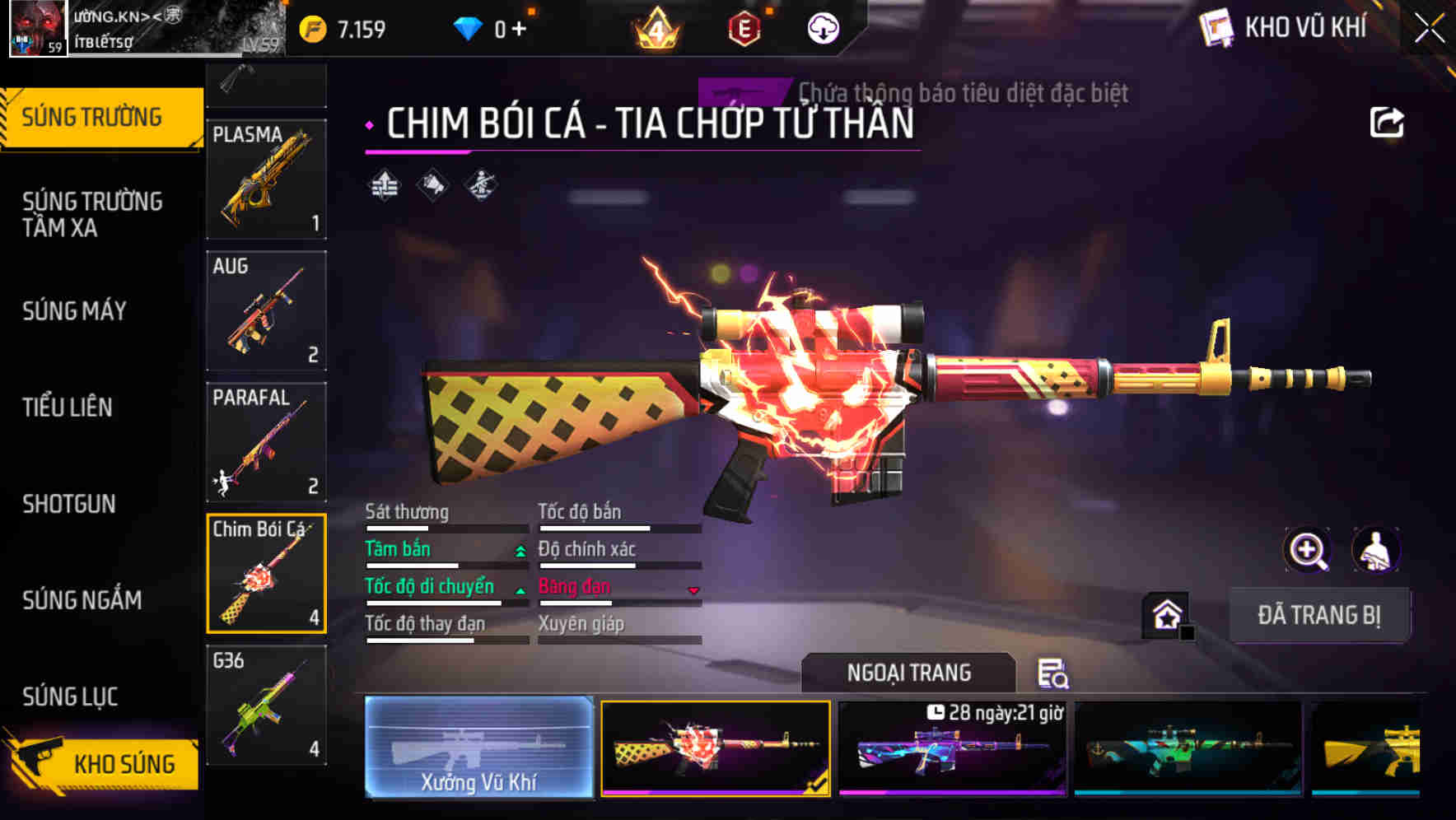The width and height of the screenshot is (1456, 820).
Task: Select the kill announcement broadcast icon
Action: (x=432, y=185)
